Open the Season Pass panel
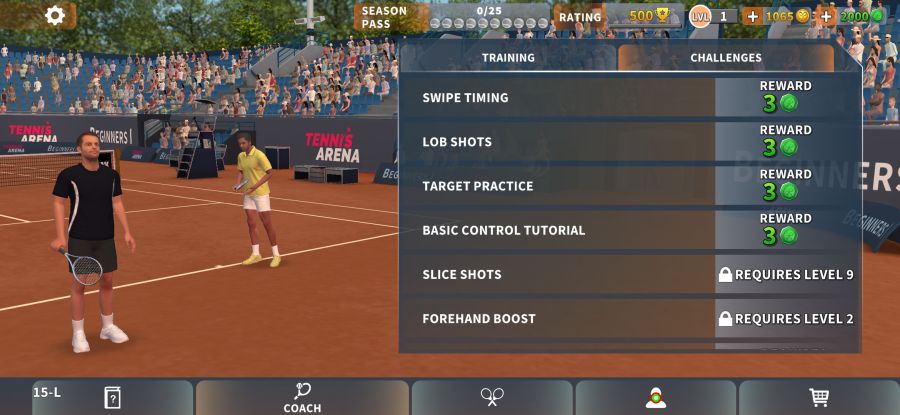The image size is (900, 415). point(452,16)
